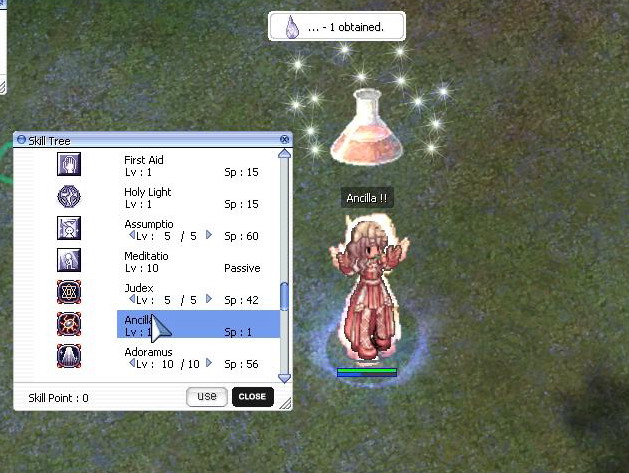The image size is (629, 473).
Task: Decrease Adoramus level with left arrow
Action: pyautogui.click(x=132, y=364)
